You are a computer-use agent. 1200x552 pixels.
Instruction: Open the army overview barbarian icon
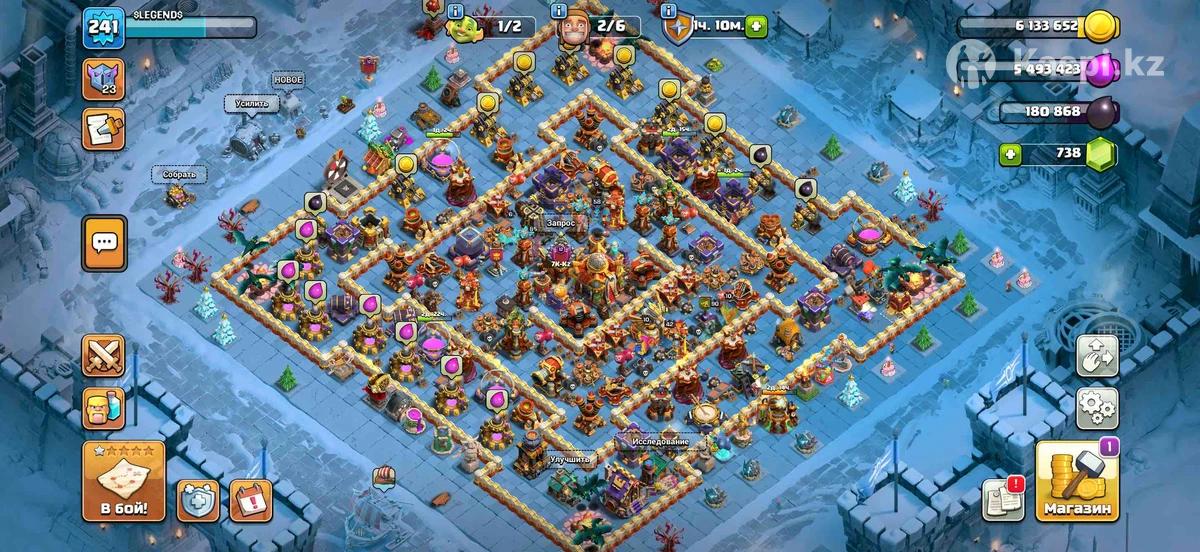click(x=104, y=410)
